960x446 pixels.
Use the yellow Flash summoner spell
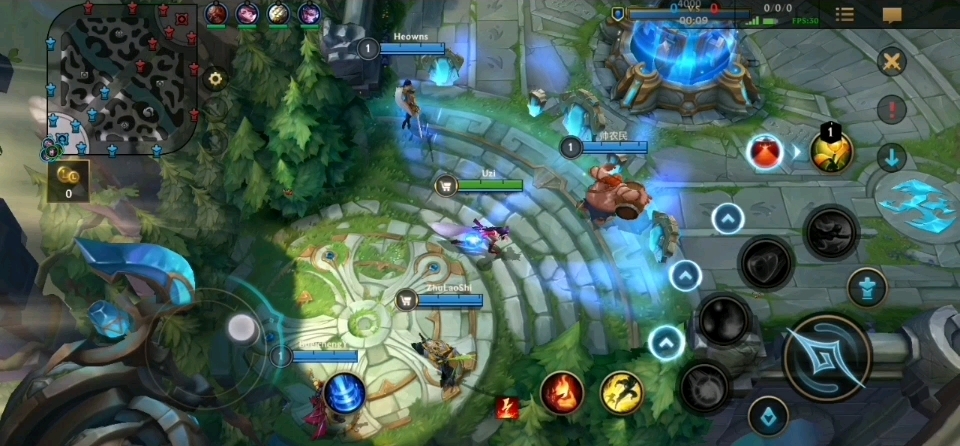[x=622, y=392]
